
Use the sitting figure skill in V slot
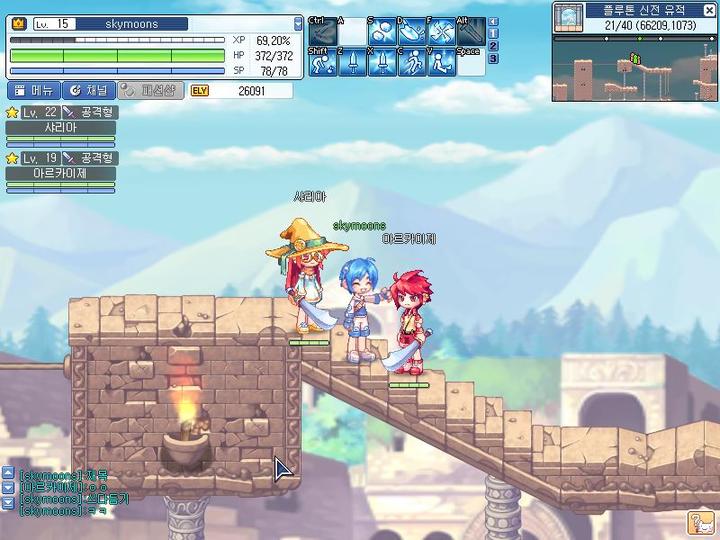[442, 62]
